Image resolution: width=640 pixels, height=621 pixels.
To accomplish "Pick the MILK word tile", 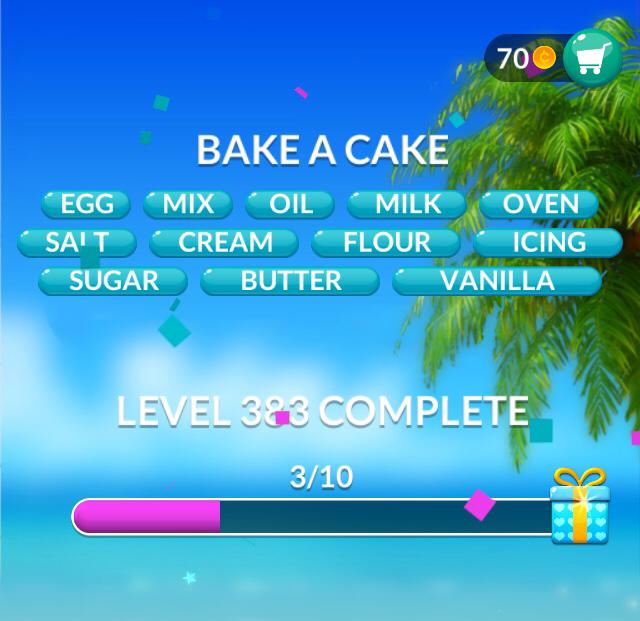I will (408, 204).
